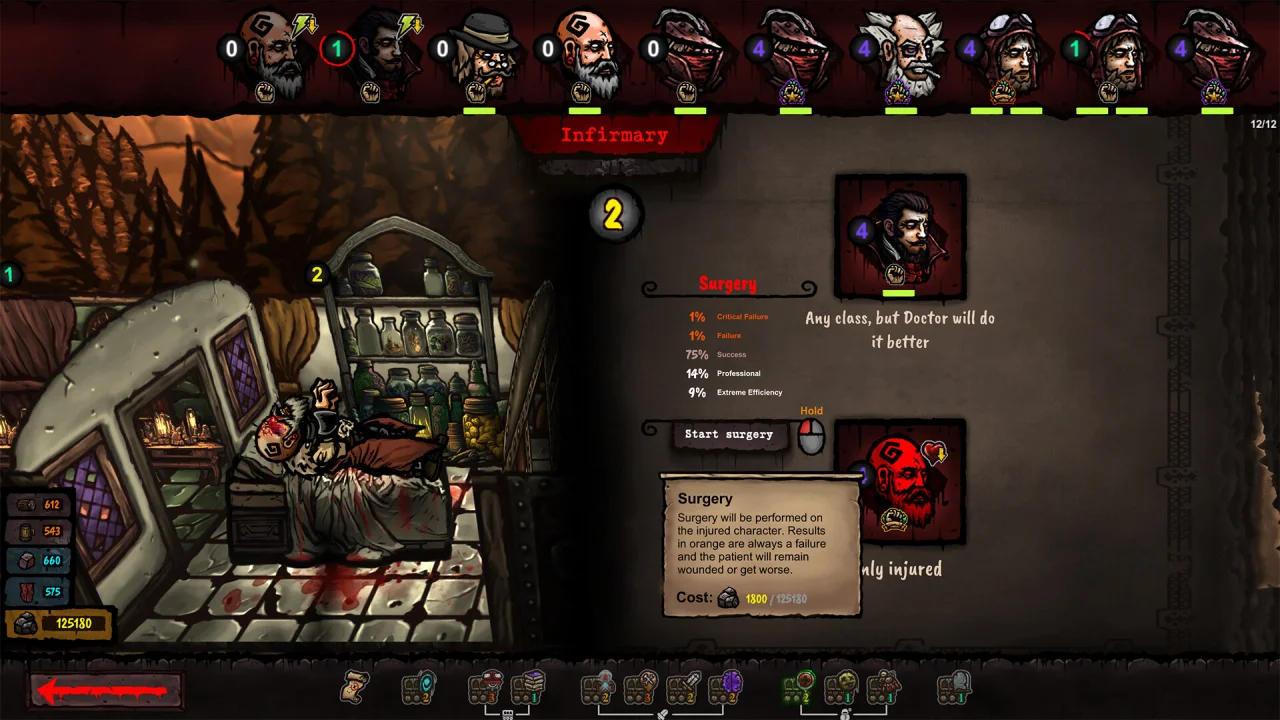
Task: Select the injured red patient portrait
Action: (900, 482)
